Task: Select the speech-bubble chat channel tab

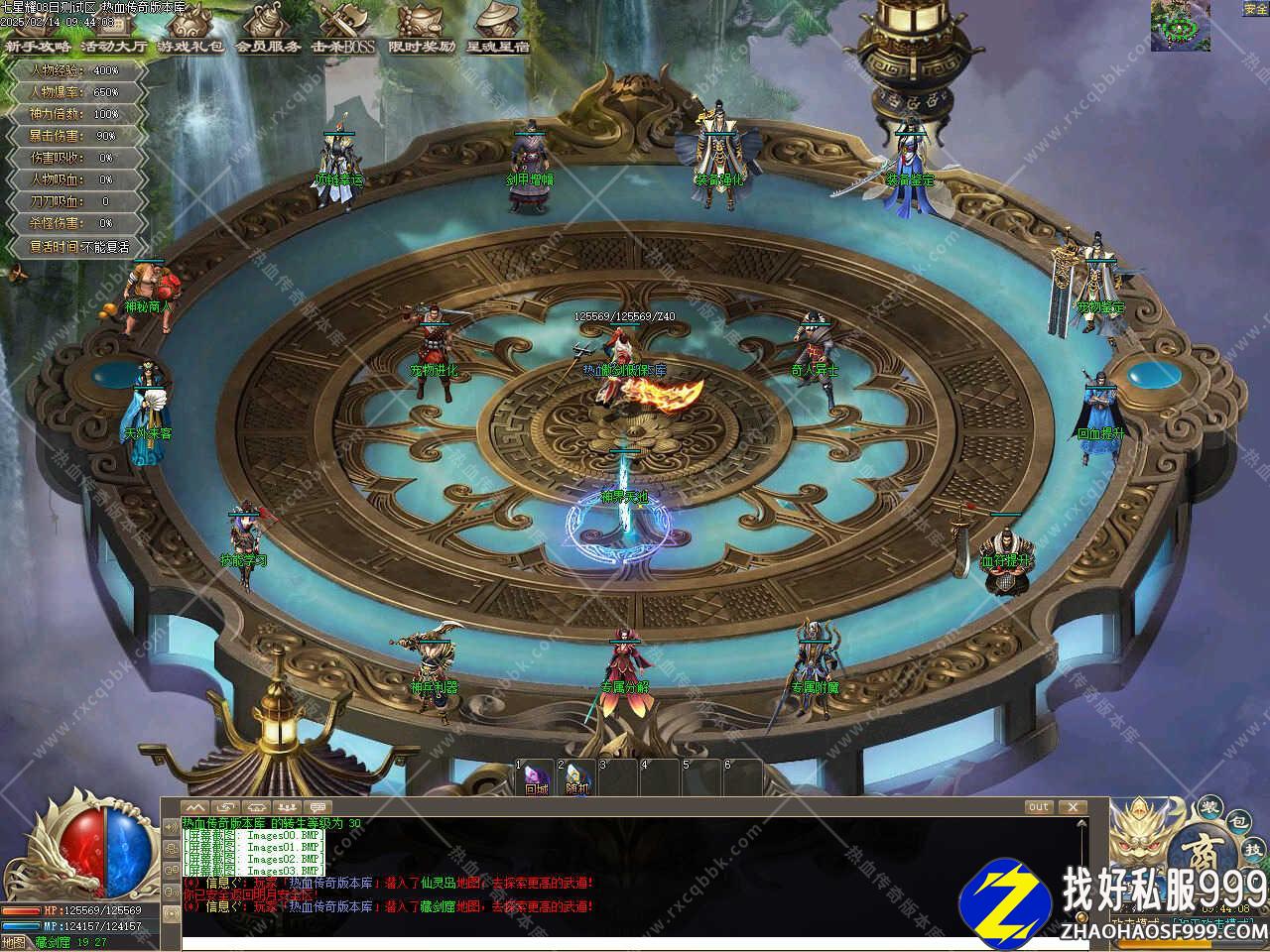Action: point(317,807)
